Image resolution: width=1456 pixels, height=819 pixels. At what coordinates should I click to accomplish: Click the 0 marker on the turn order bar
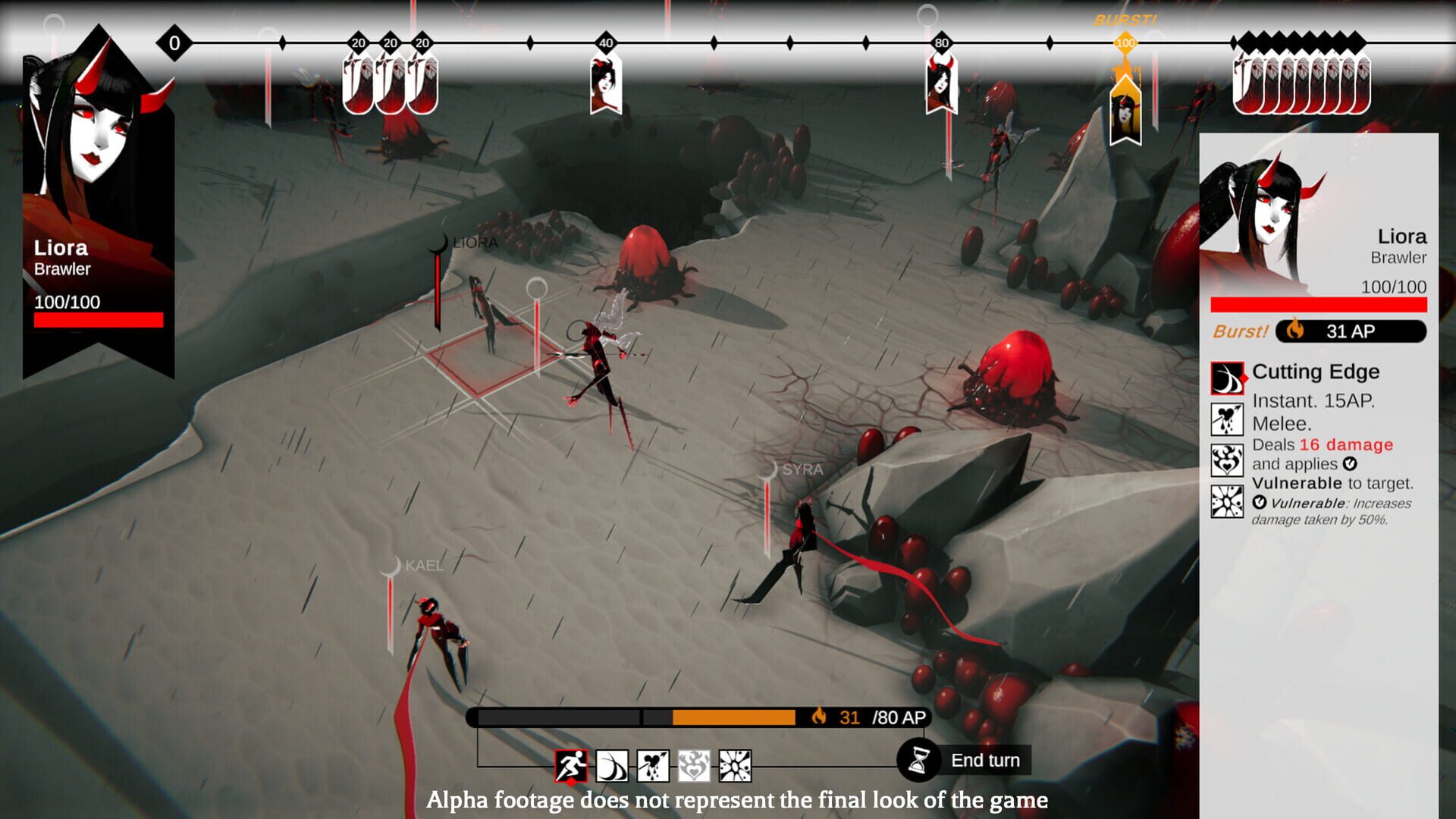(x=173, y=43)
